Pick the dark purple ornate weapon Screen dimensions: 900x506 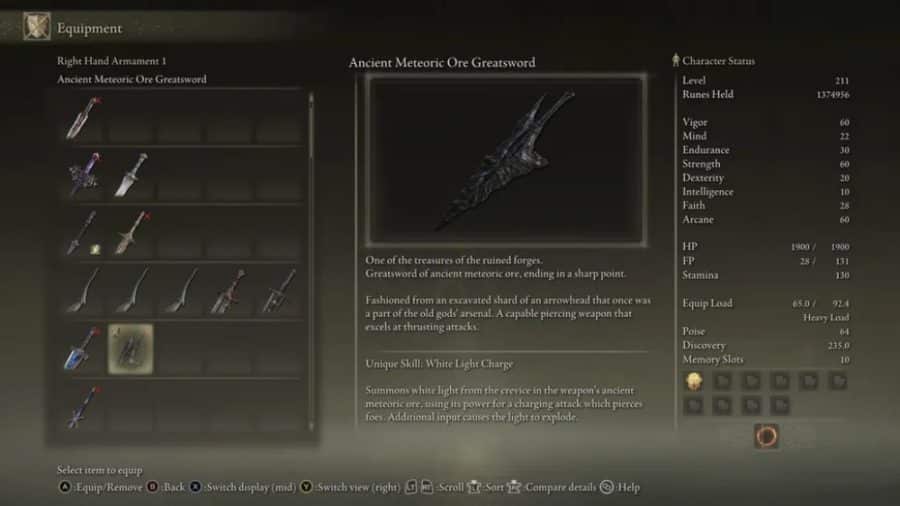[82, 176]
